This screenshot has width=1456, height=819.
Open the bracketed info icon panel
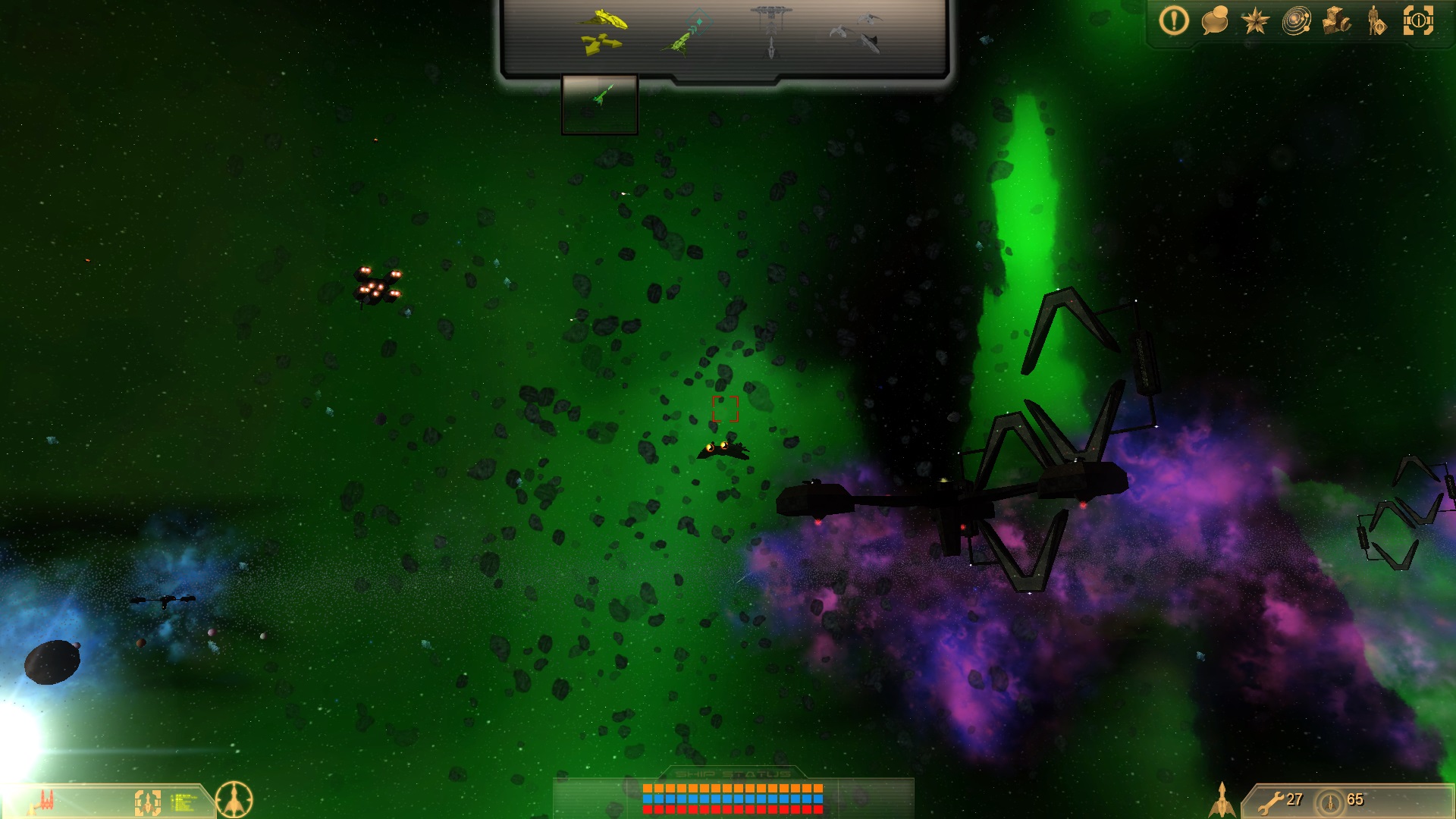(x=1418, y=21)
